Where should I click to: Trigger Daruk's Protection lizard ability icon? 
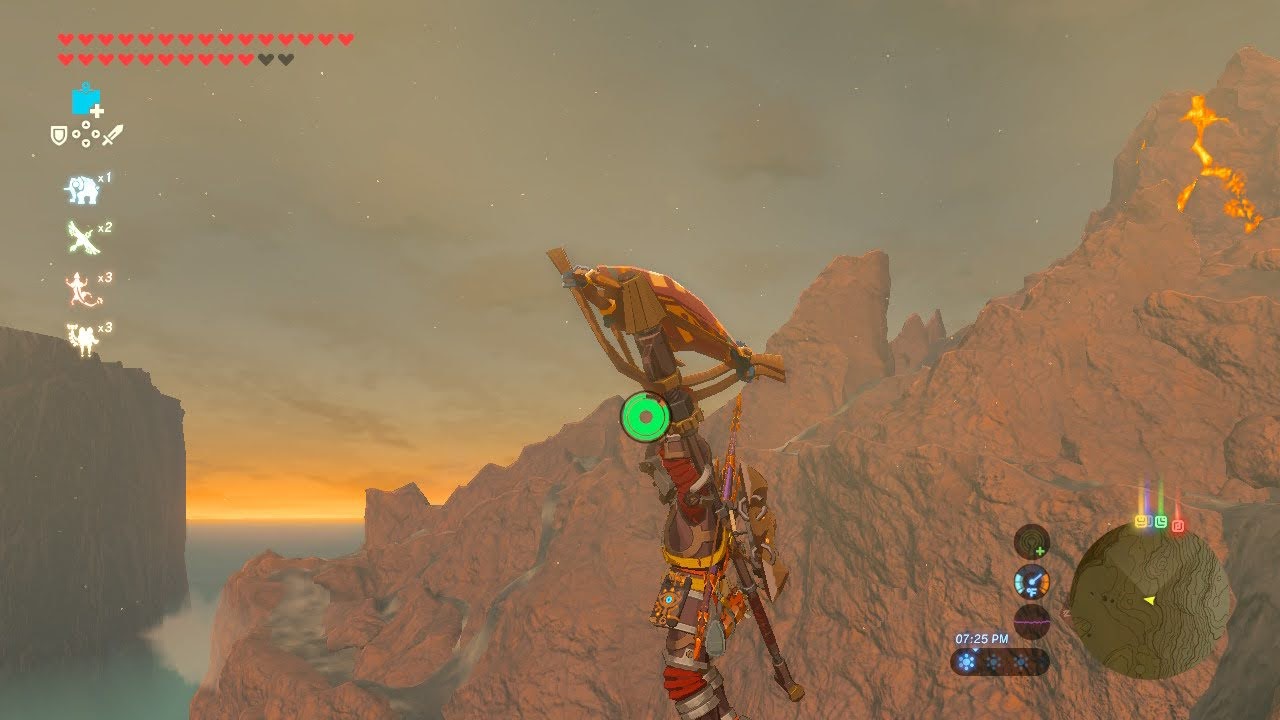pos(82,289)
